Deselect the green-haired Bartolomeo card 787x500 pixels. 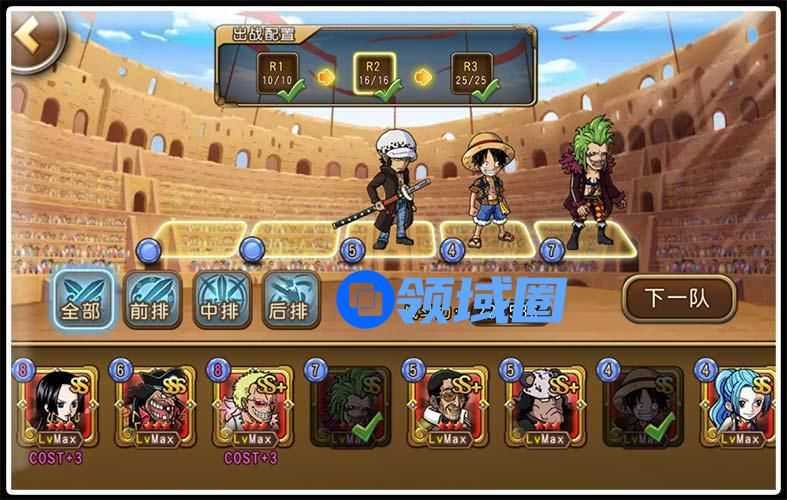(x=348, y=407)
